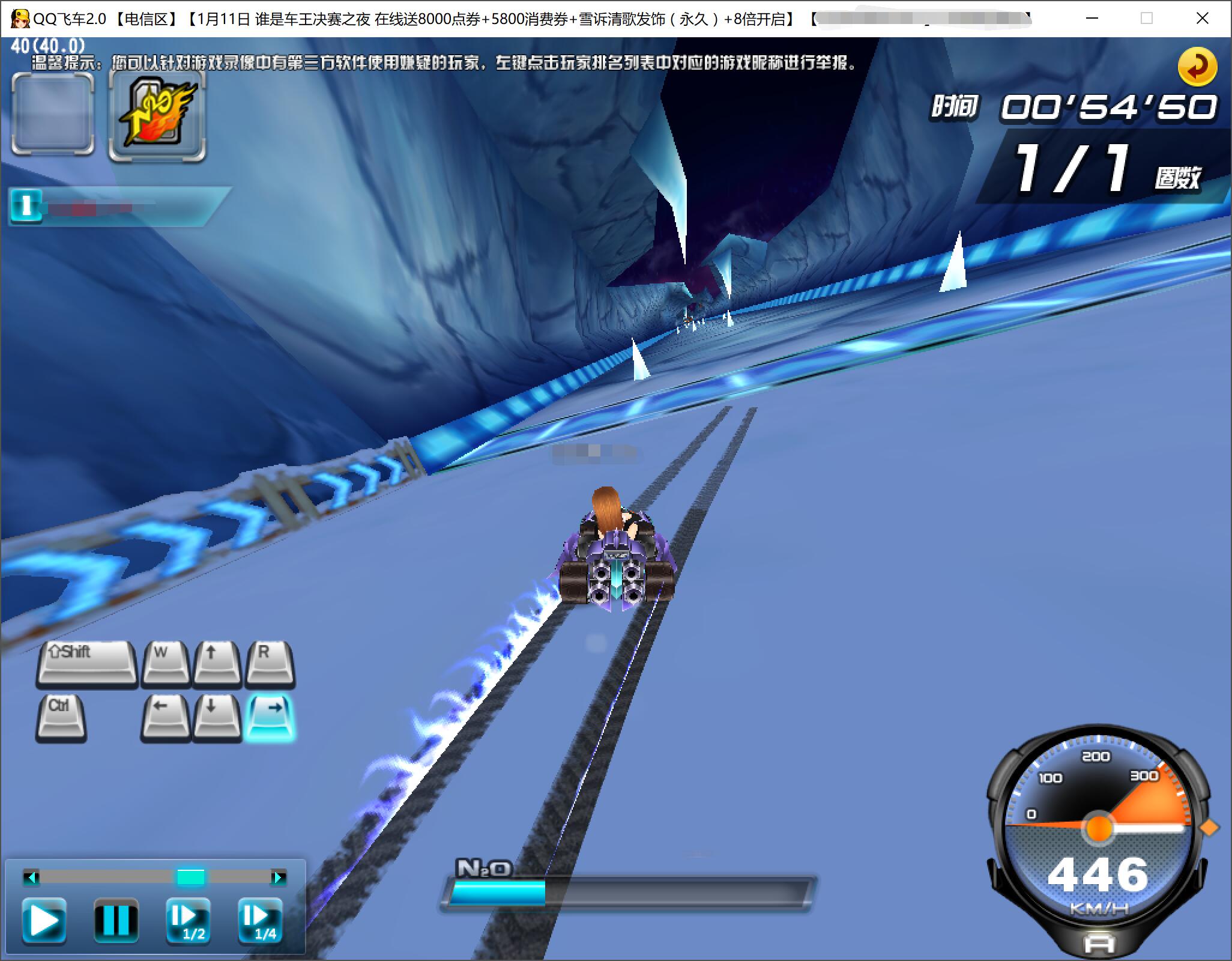Screen dimensions: 1232x961
Task: Set replay speed to 1/4
Action: pyautogui.click(x=261, y=921)
